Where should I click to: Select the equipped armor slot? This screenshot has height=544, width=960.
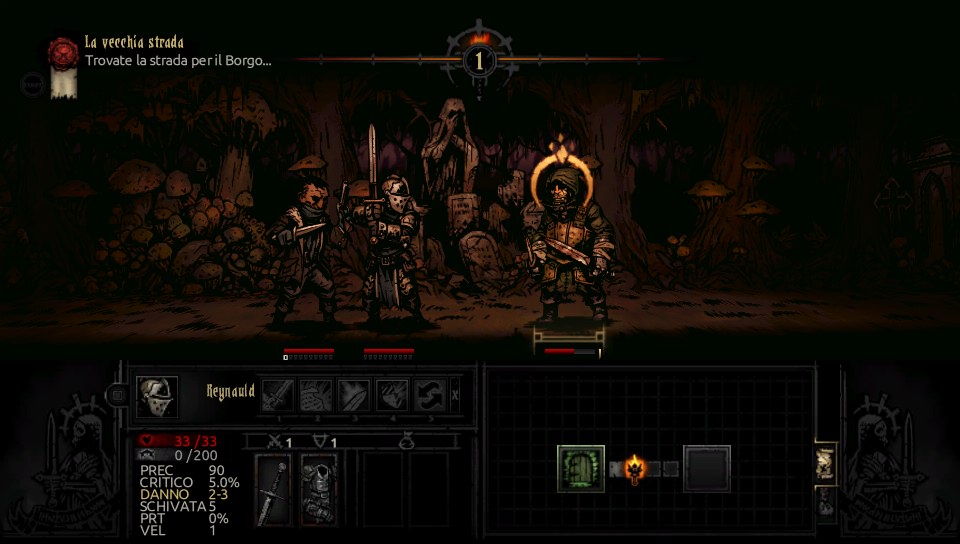[x=318, y=489]
